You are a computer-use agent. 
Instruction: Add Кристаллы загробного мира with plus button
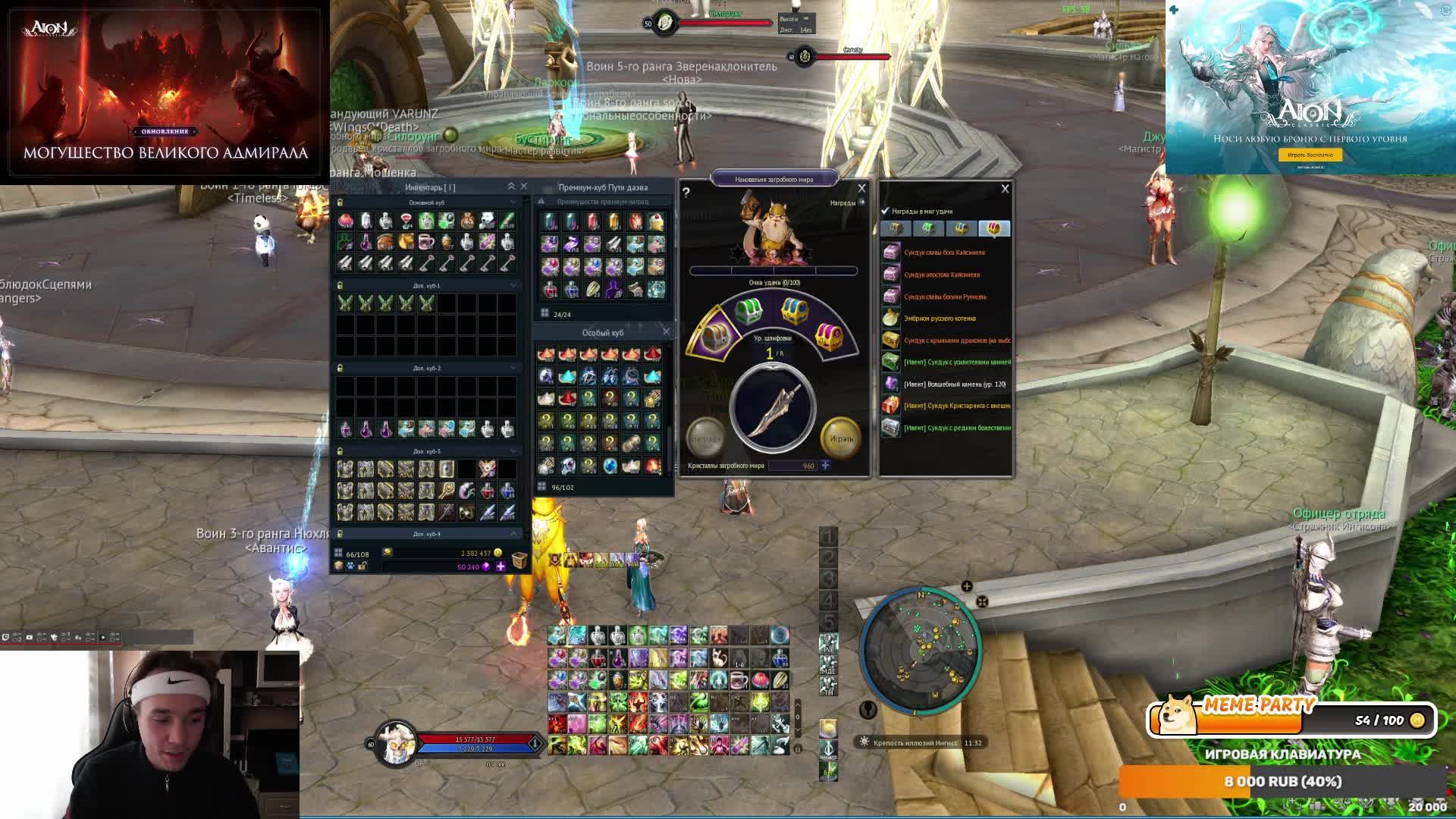tap(825, 465)
